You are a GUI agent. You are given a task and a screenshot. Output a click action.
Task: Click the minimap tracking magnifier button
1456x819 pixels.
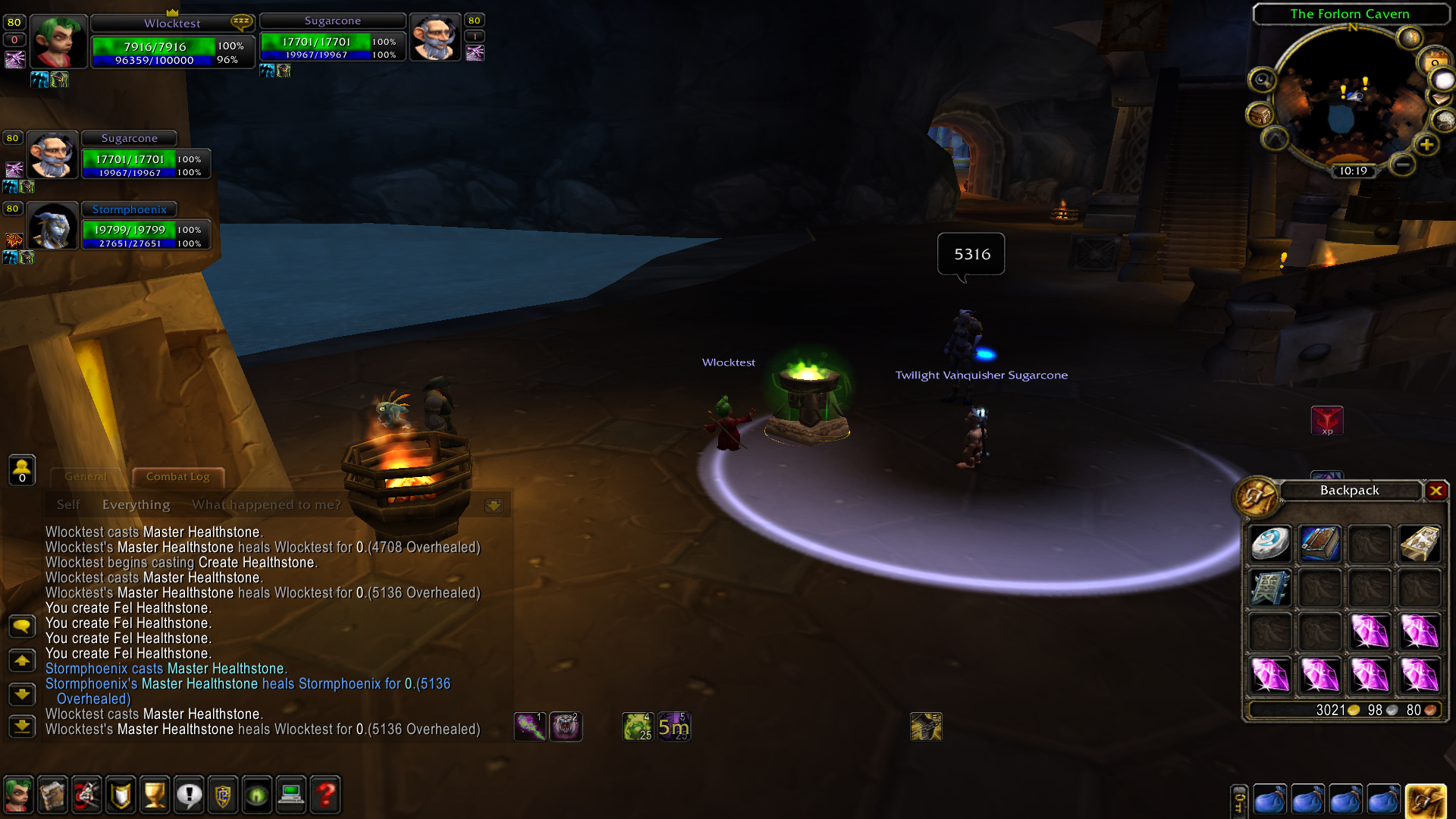point(1262,80)
